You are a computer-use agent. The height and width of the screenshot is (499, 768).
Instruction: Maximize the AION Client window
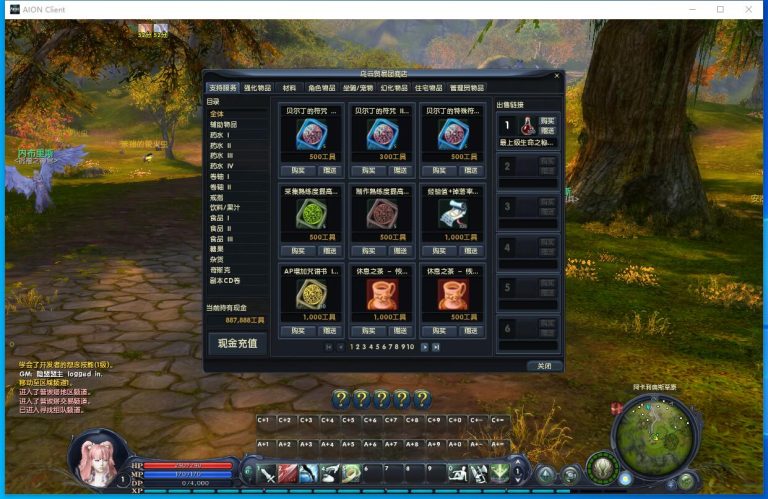coord(719,9)
